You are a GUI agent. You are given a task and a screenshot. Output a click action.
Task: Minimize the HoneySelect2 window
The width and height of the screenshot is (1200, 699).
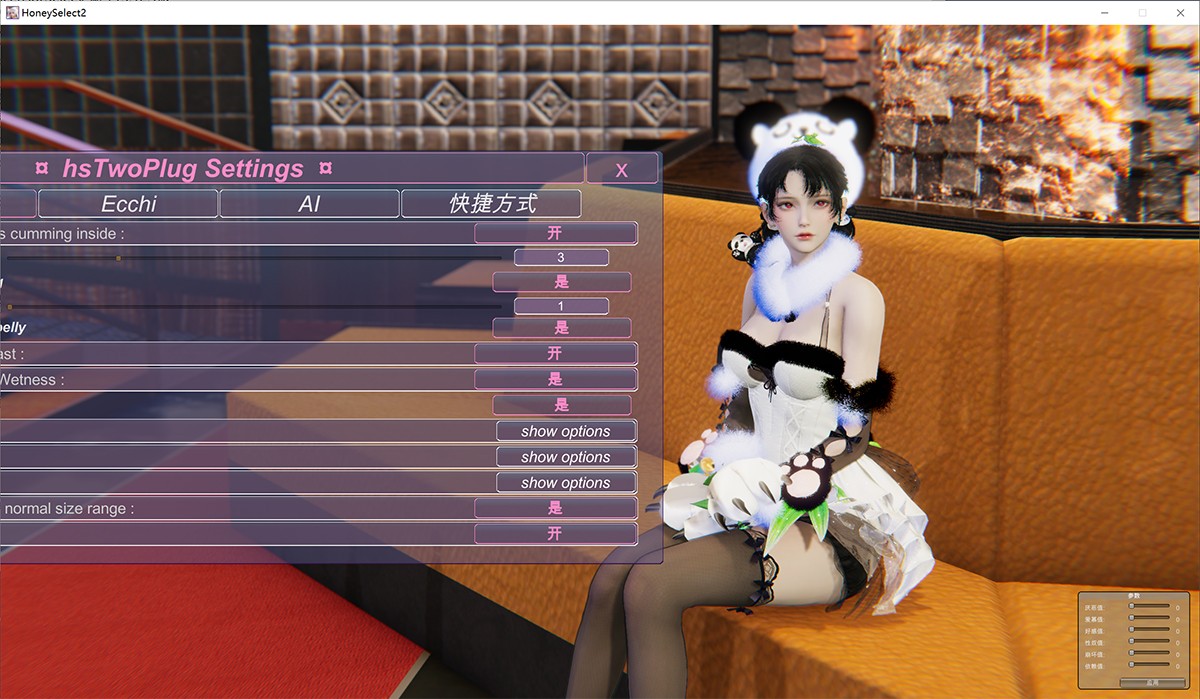coord(1103,12)
